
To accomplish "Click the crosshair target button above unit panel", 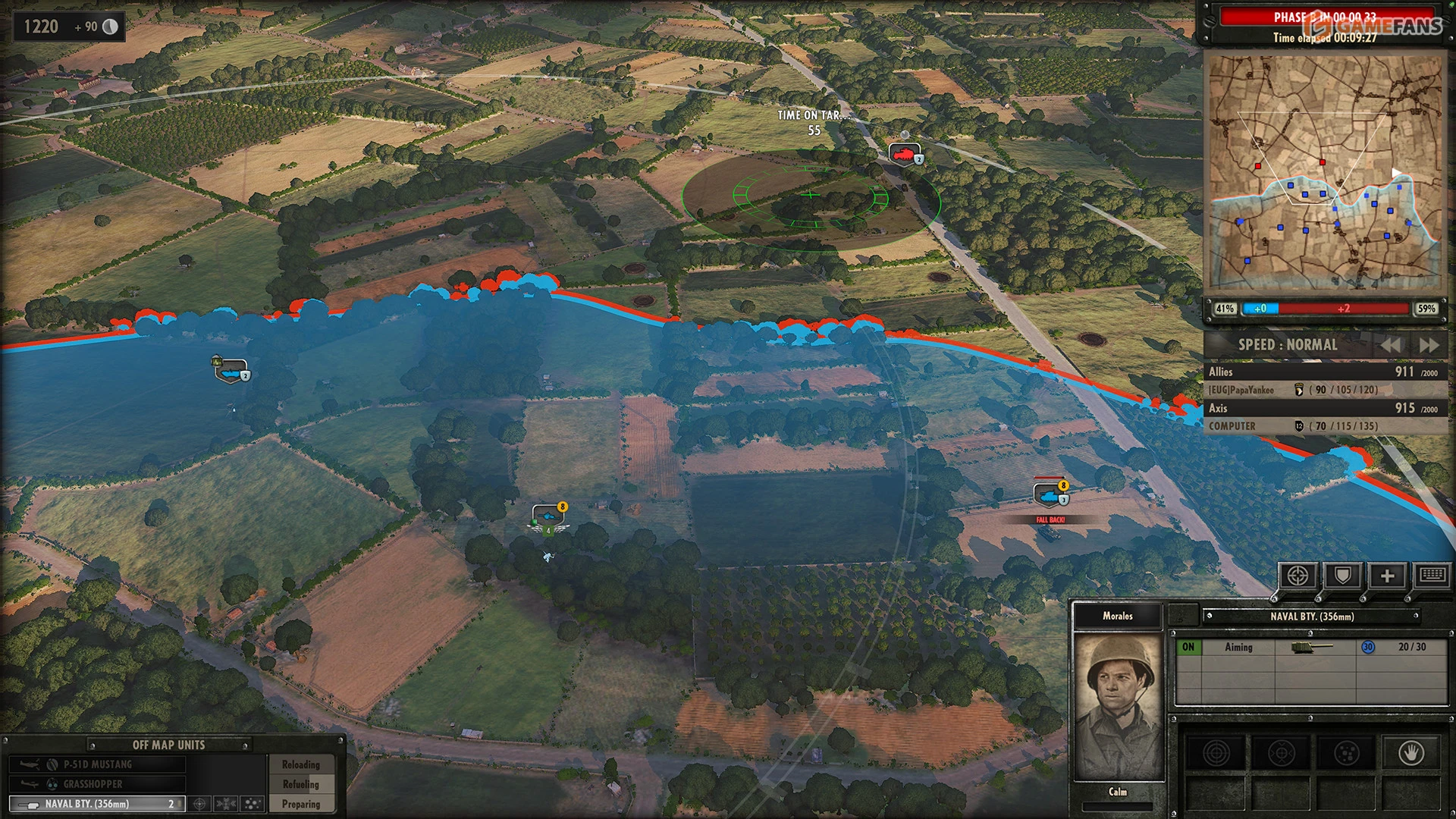I will click(x=1297, y=576).
